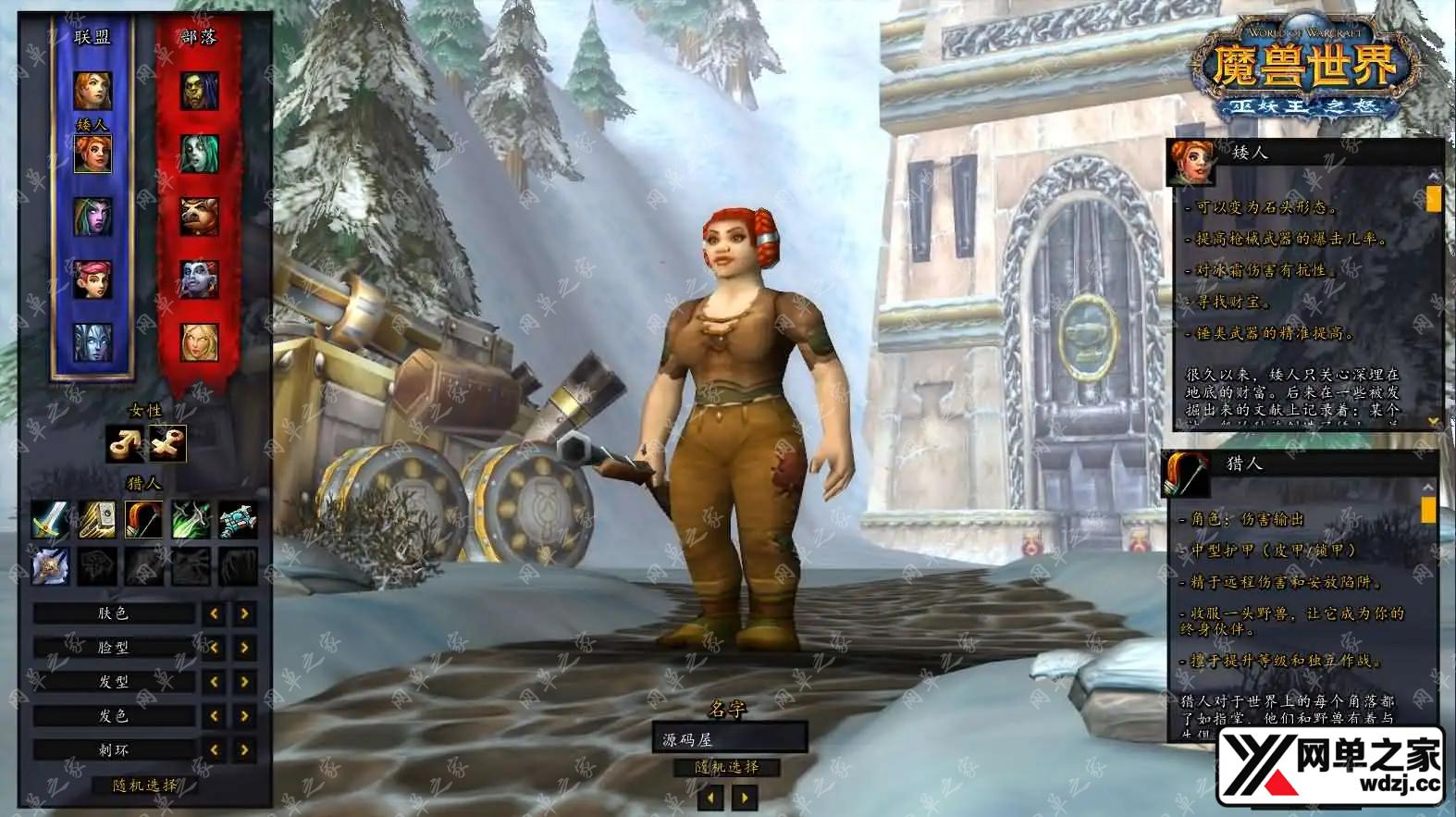Click next skin color (肤色) arrow
1456x817 pixels.
click(244, 613)
